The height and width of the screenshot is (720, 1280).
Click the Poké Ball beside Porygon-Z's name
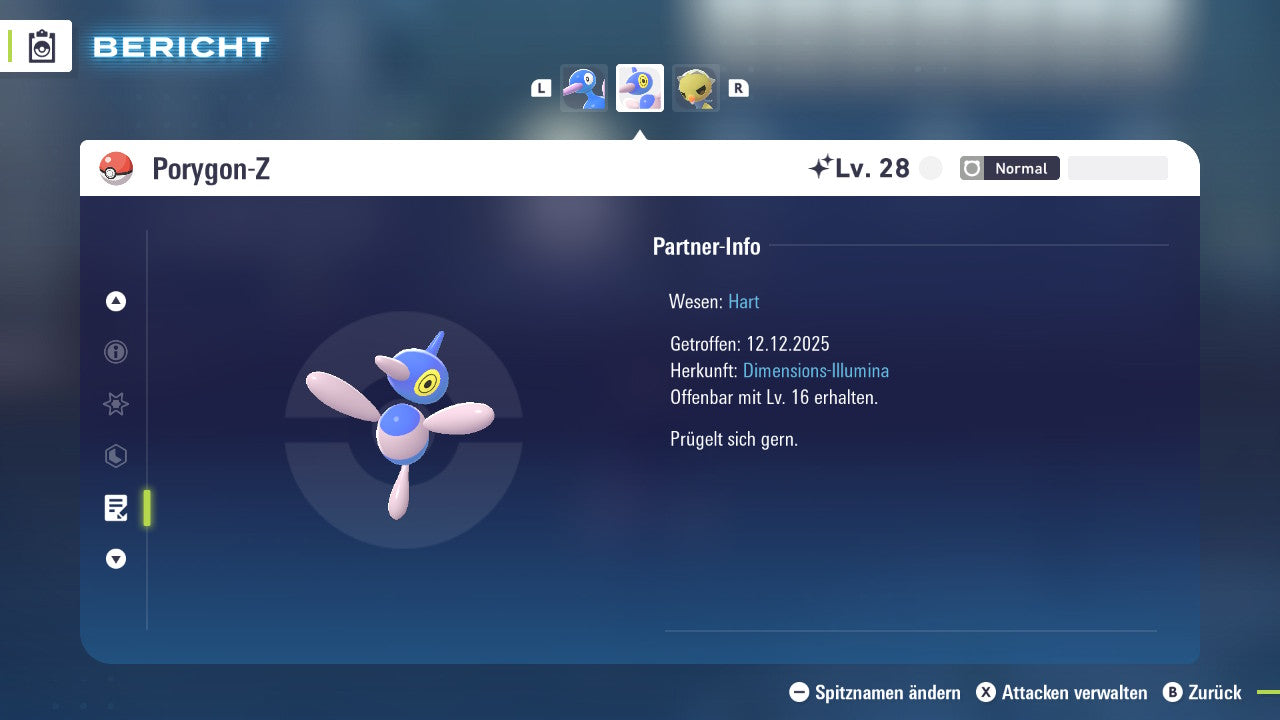click(117, 168)
